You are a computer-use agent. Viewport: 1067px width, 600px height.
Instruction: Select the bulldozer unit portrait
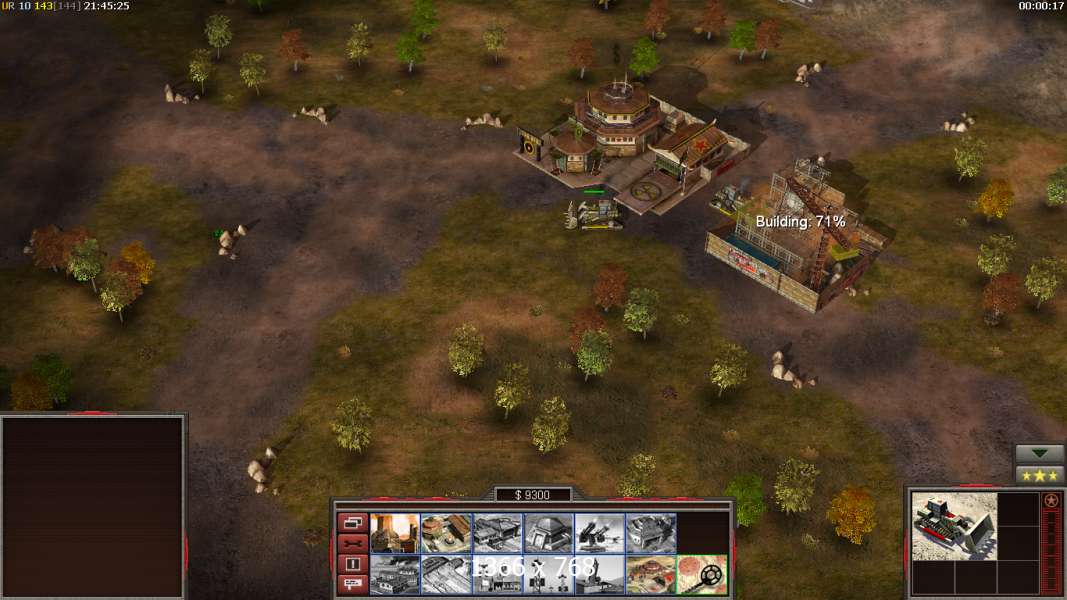click(953, 525)
